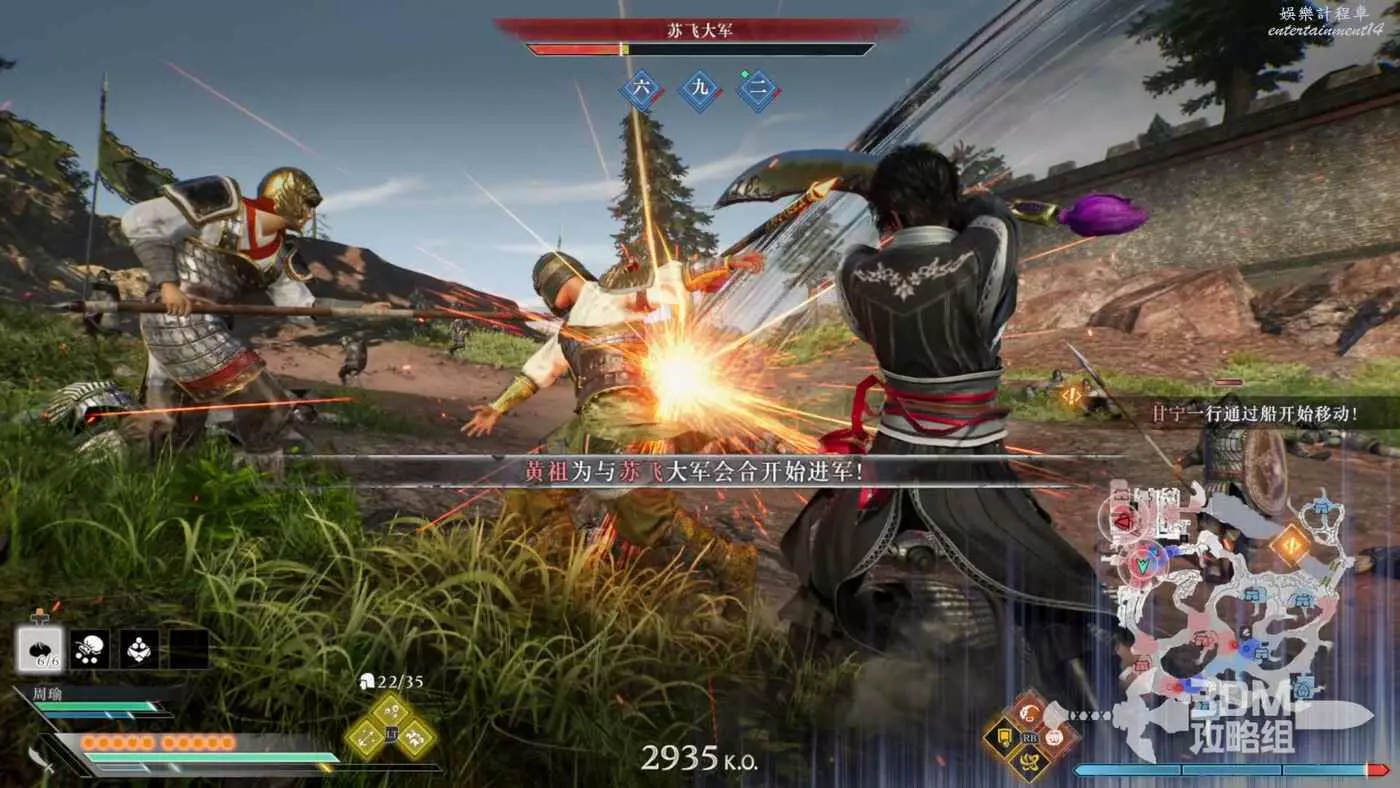Image resolution: width=1400 pixels, height=788 pixels.
Task: Select the red enemy commander marker on minimap
Action: click(1120, 521)
